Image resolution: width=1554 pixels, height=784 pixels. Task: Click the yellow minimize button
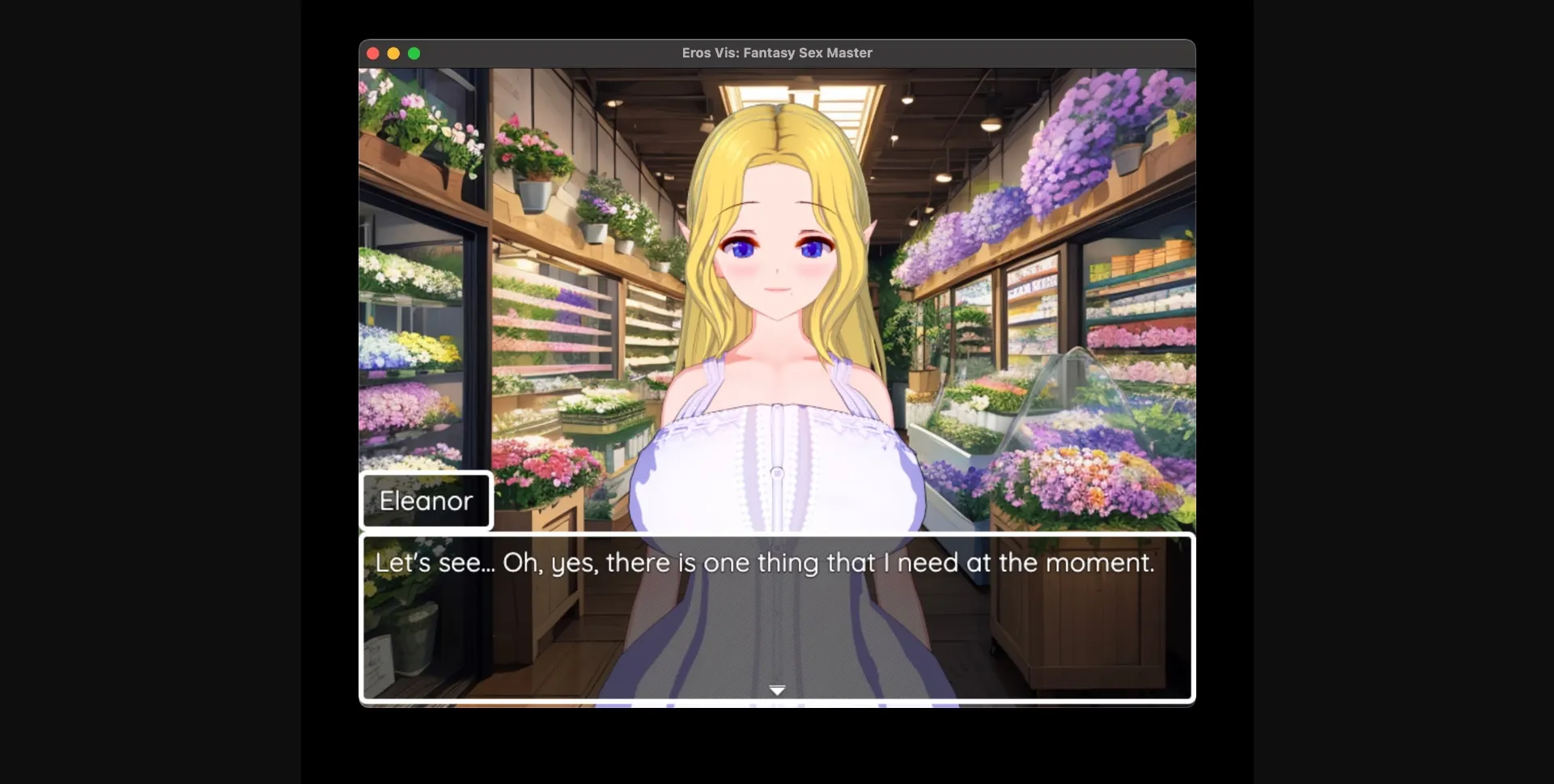tap(394, 53)
